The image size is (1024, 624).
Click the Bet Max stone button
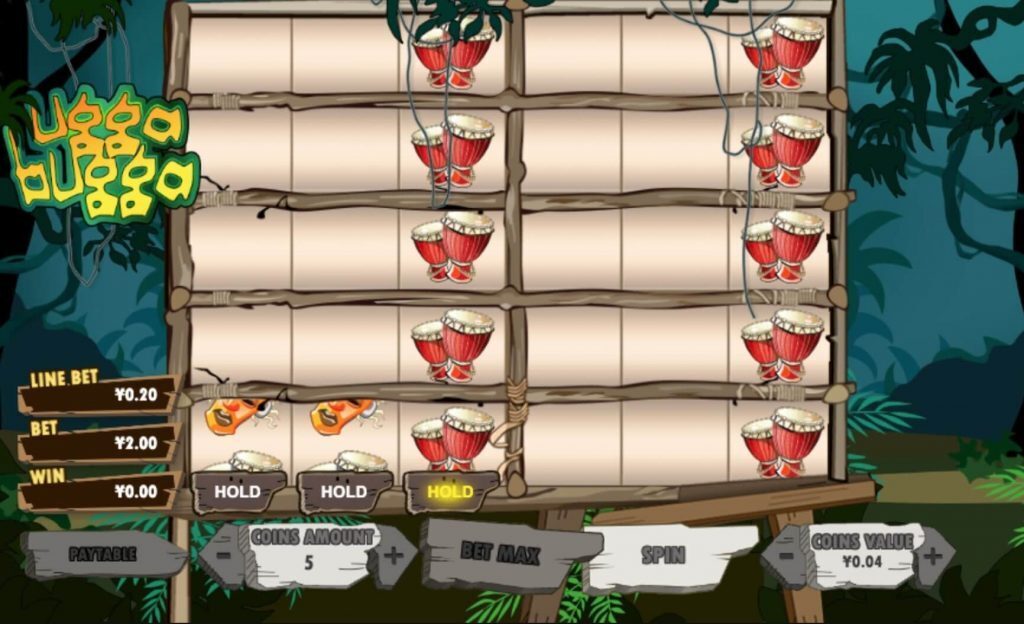(x=499, y=553)
